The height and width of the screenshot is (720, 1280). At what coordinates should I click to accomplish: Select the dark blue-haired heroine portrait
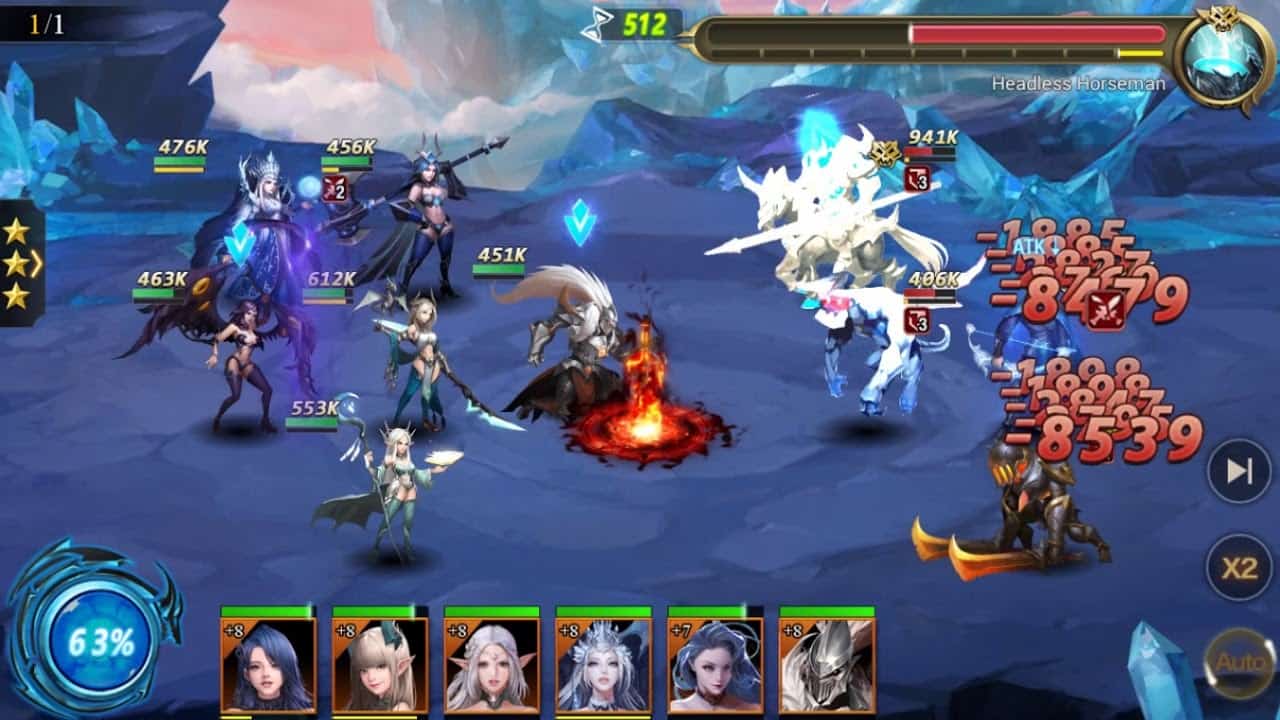click(x=268, y=664)
